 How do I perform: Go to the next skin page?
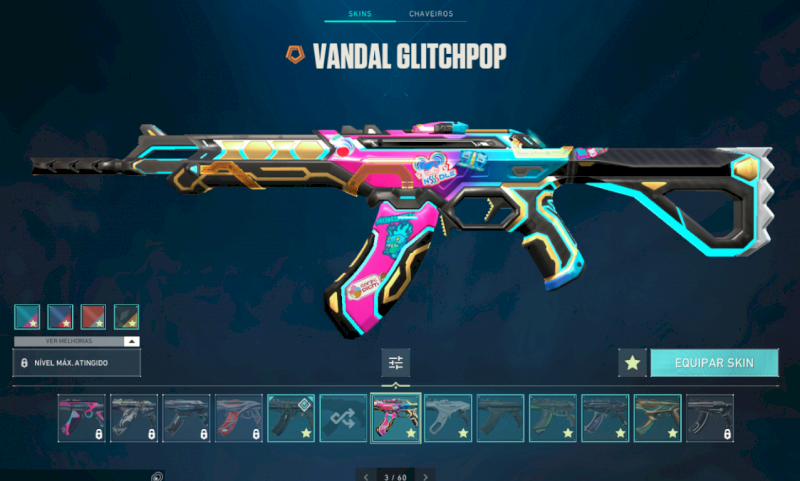[x=426, y=476]
